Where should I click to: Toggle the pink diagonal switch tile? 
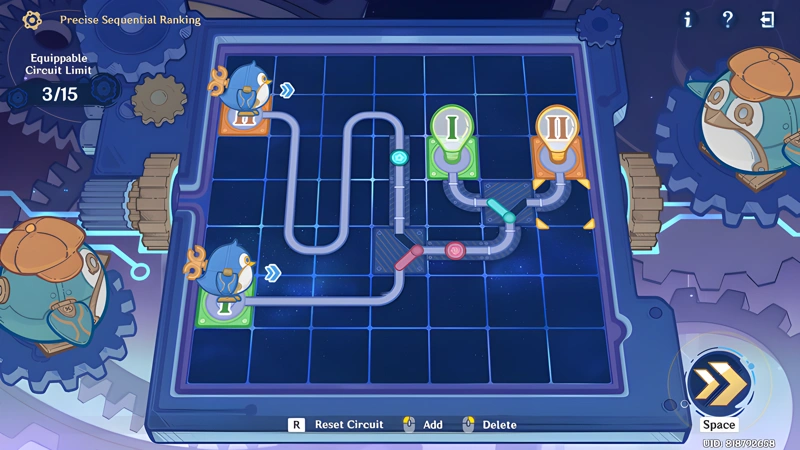pos(406,258)
